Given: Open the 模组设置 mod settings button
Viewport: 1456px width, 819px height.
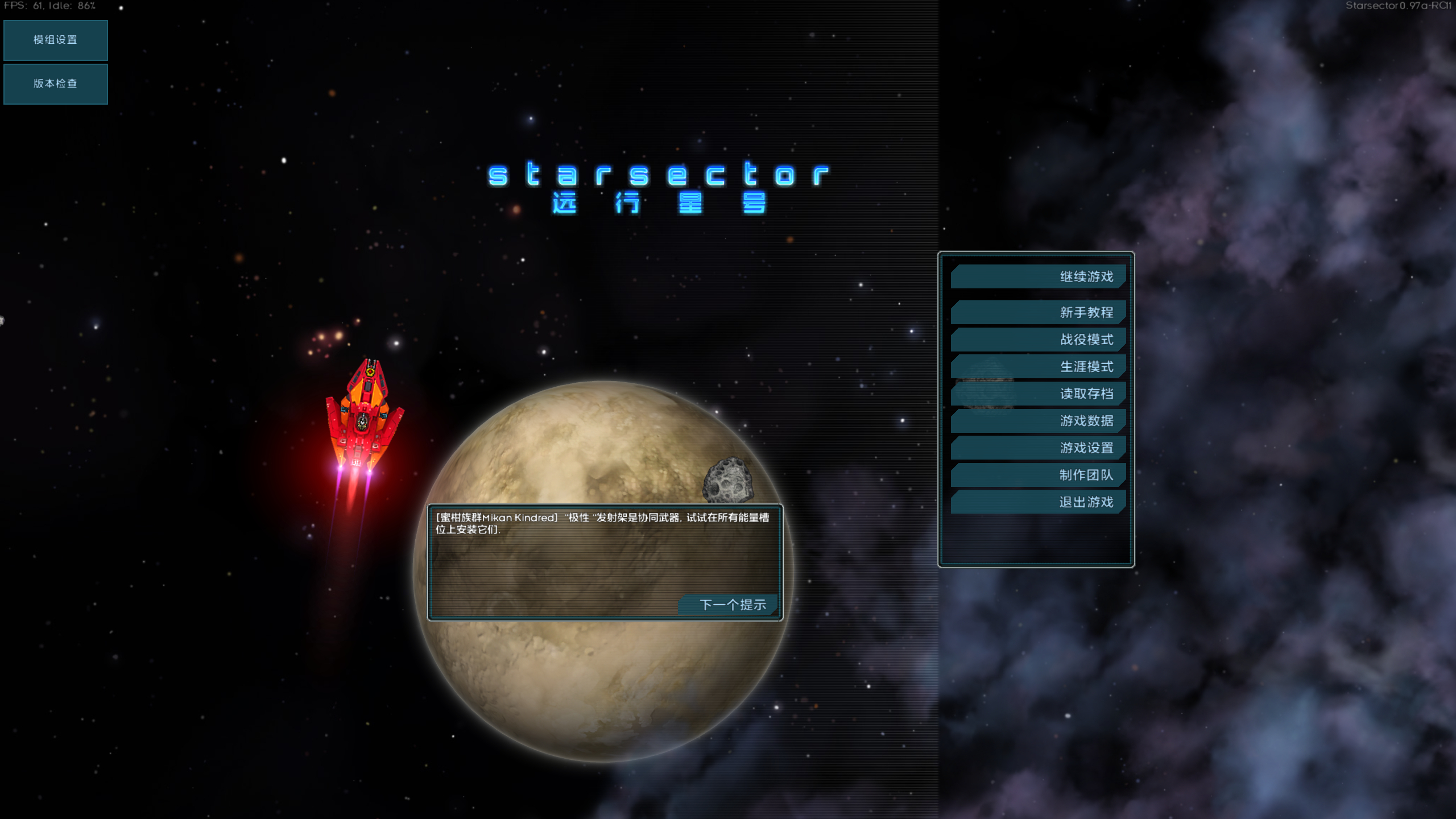Looking at the screenshot, I should coord(55,40).
